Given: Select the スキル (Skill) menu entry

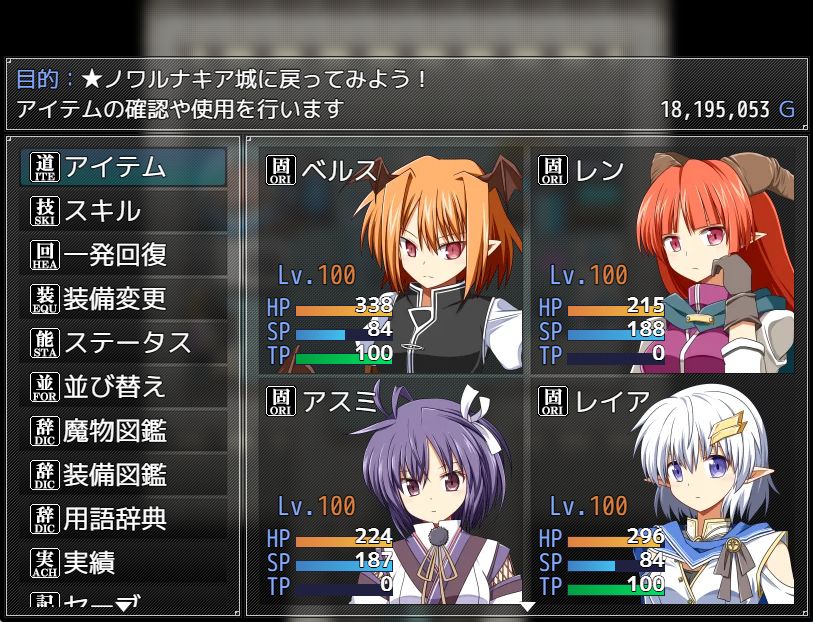Looking at the screenshot, I should pyautogui.click(x=123, y=212).
